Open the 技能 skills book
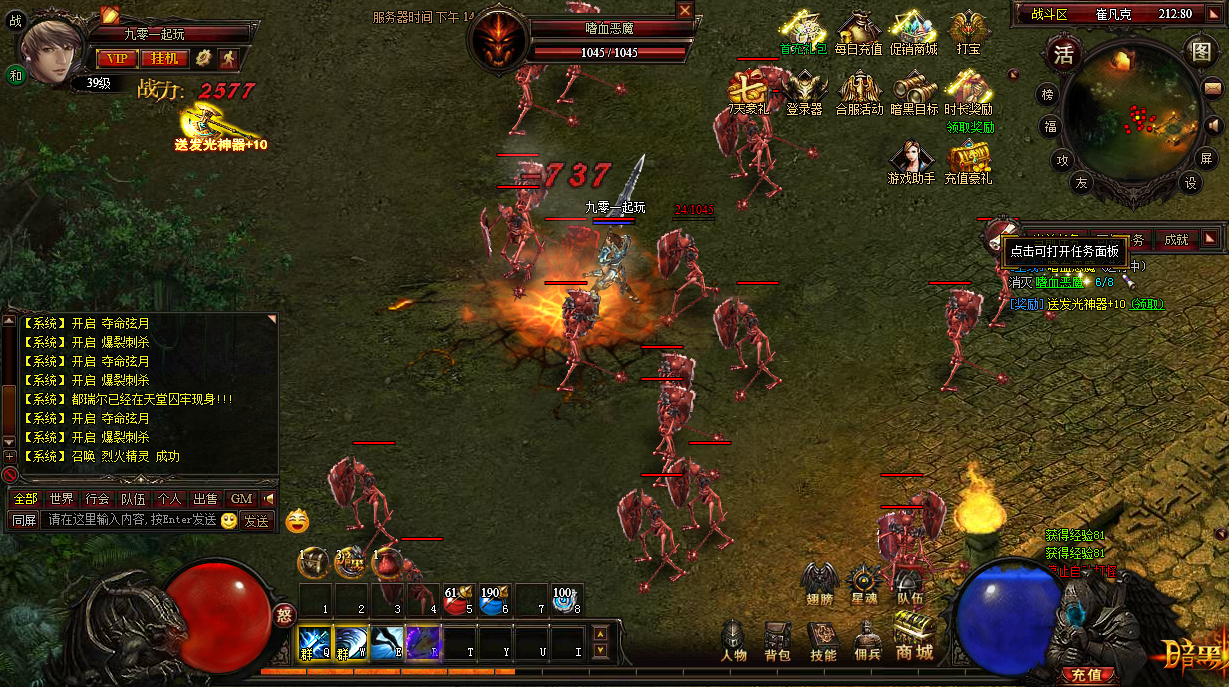The height and width of the screenshot is (687, 1229). click(x=823, y=640)
